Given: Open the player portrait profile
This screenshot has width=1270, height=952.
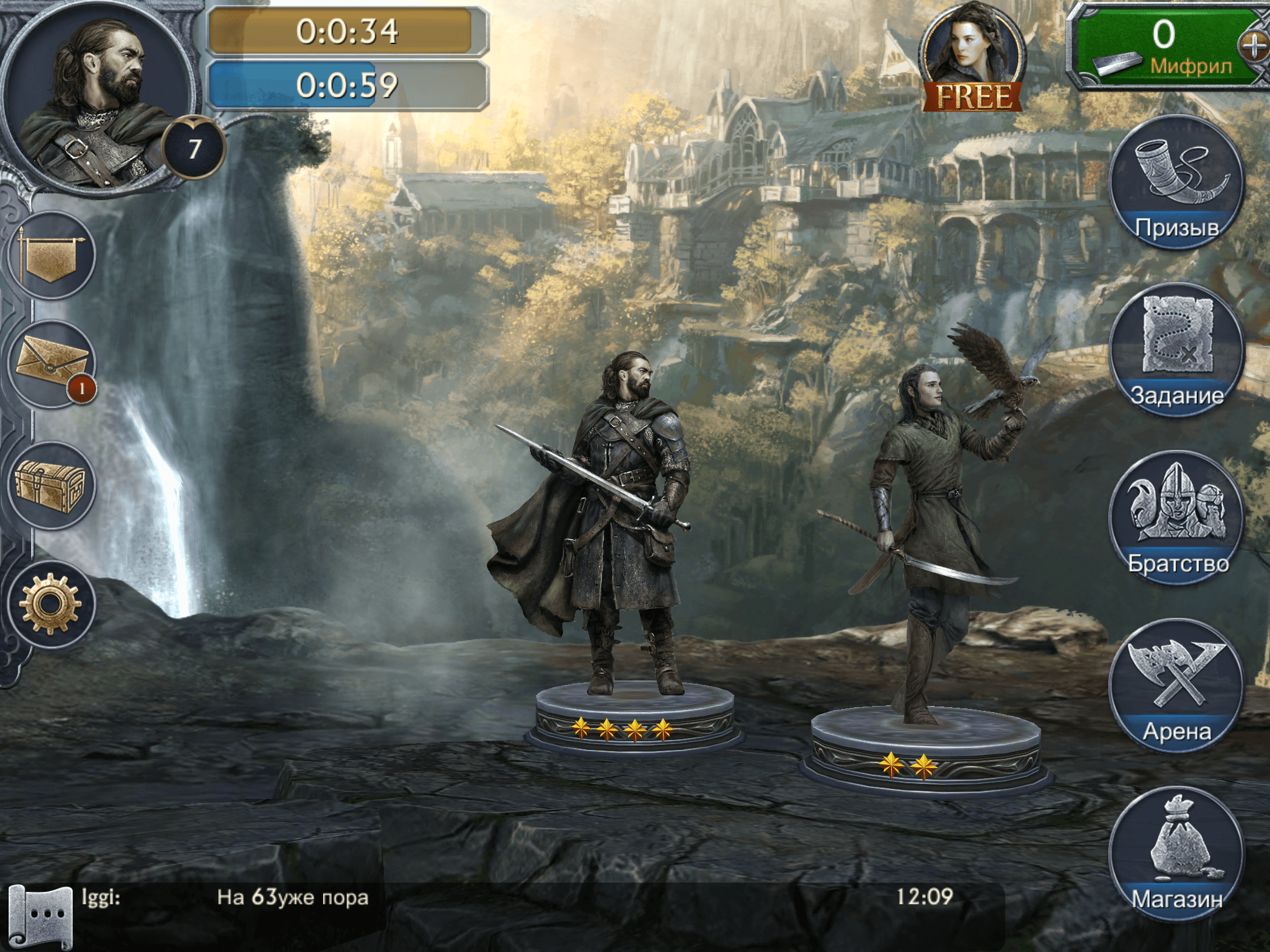Looking at the screenshot, I should (x=99, y=96).
